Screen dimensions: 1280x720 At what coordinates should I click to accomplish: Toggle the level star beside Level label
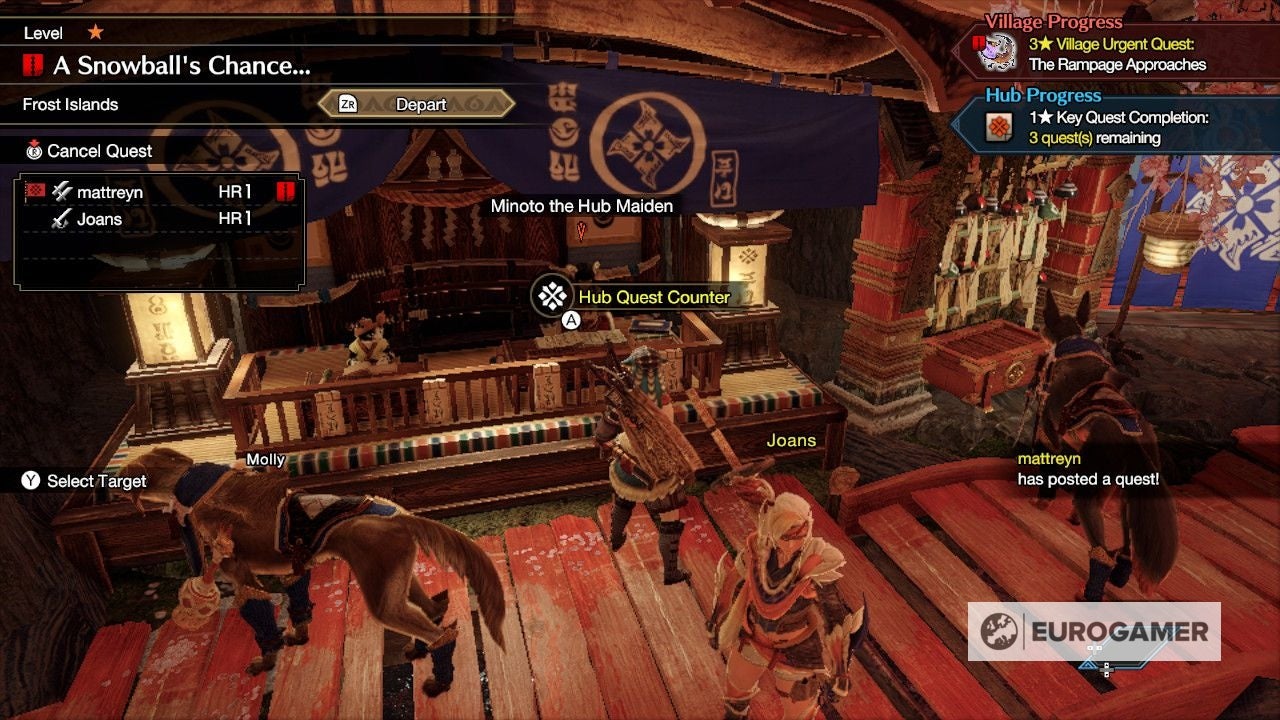click(94, 31)
